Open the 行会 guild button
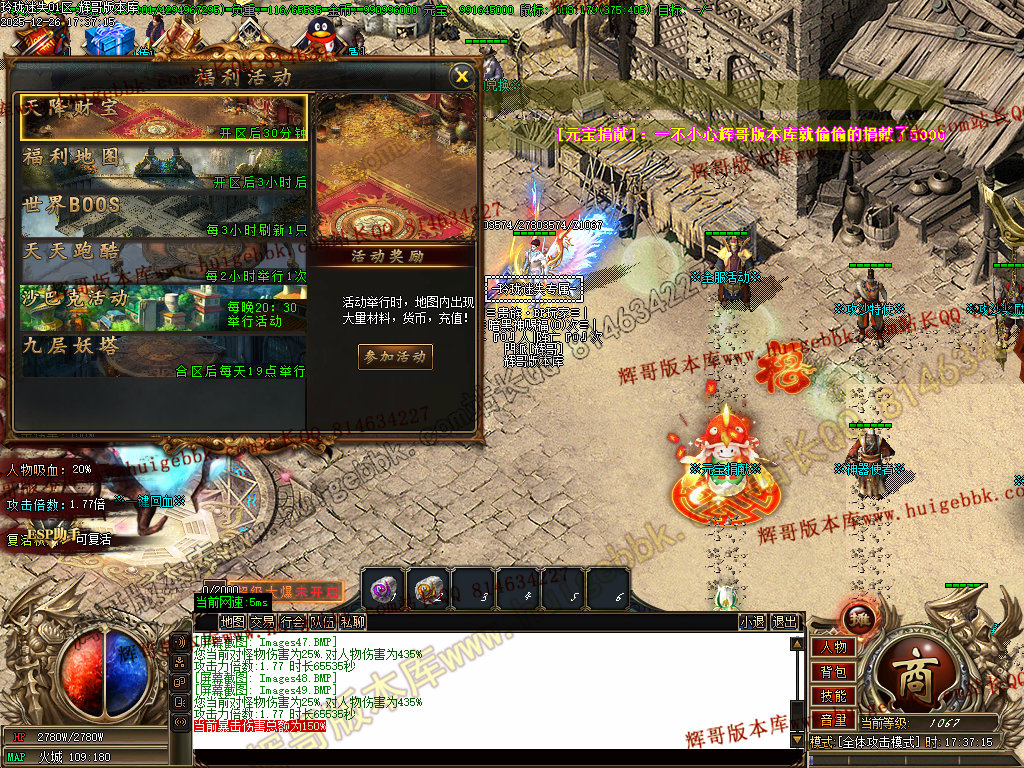The image size is (1024, 768). pyautogui.click(x=292, y=622)
